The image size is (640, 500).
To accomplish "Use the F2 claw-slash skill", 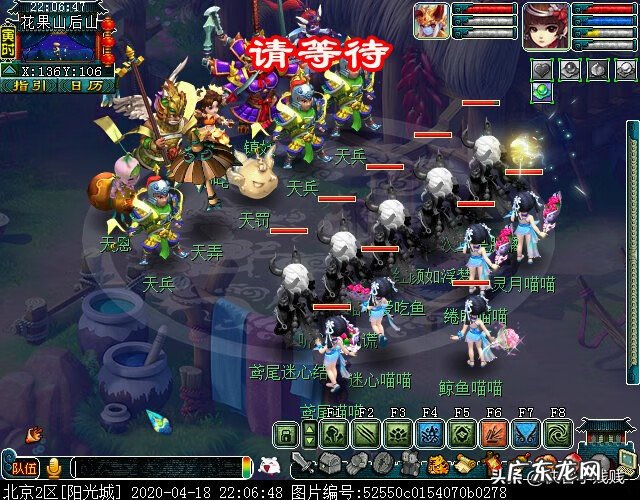I will pyautogui.click(x=366, y=435).
